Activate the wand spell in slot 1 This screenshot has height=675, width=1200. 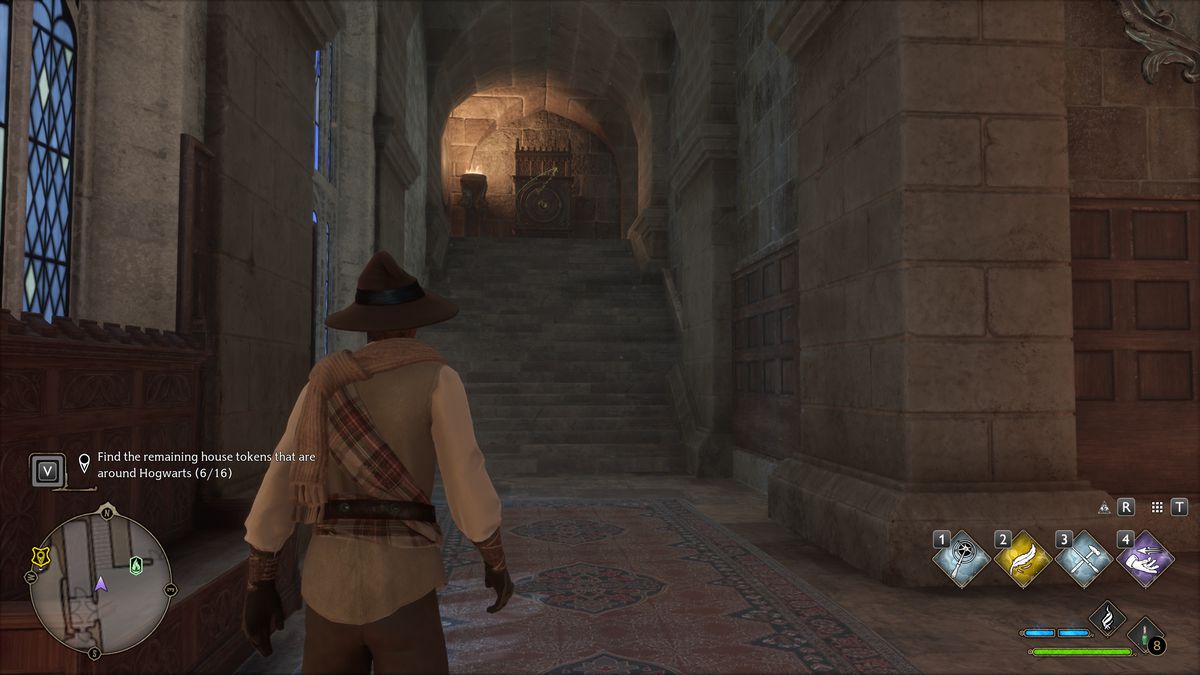[x=962, y=559]
